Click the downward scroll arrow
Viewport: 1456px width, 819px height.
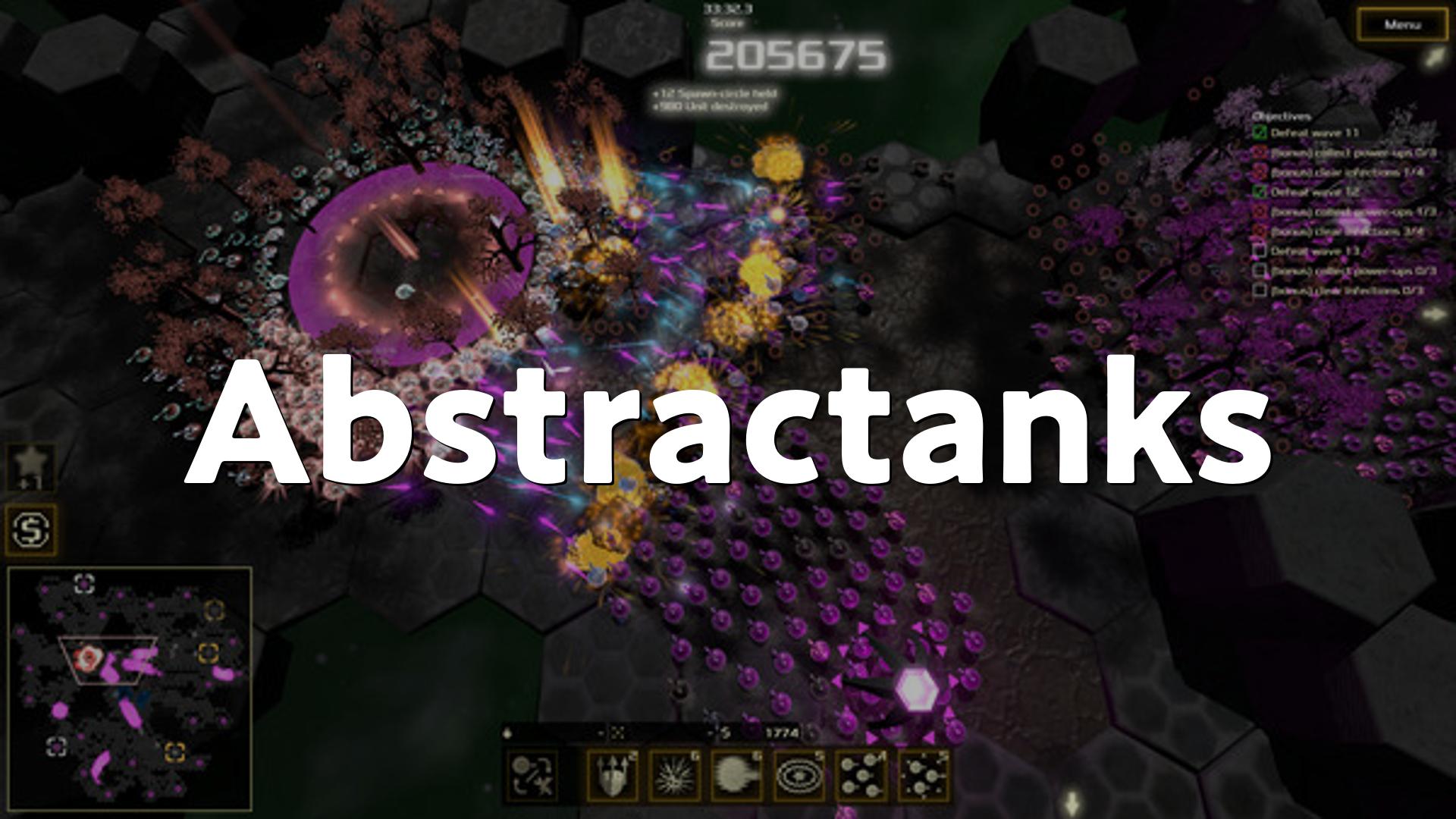1072,802
